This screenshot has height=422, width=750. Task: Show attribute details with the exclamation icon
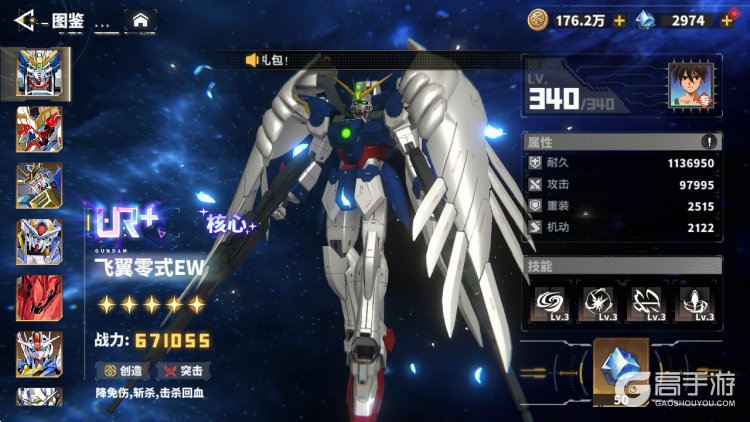coord(709,142)
